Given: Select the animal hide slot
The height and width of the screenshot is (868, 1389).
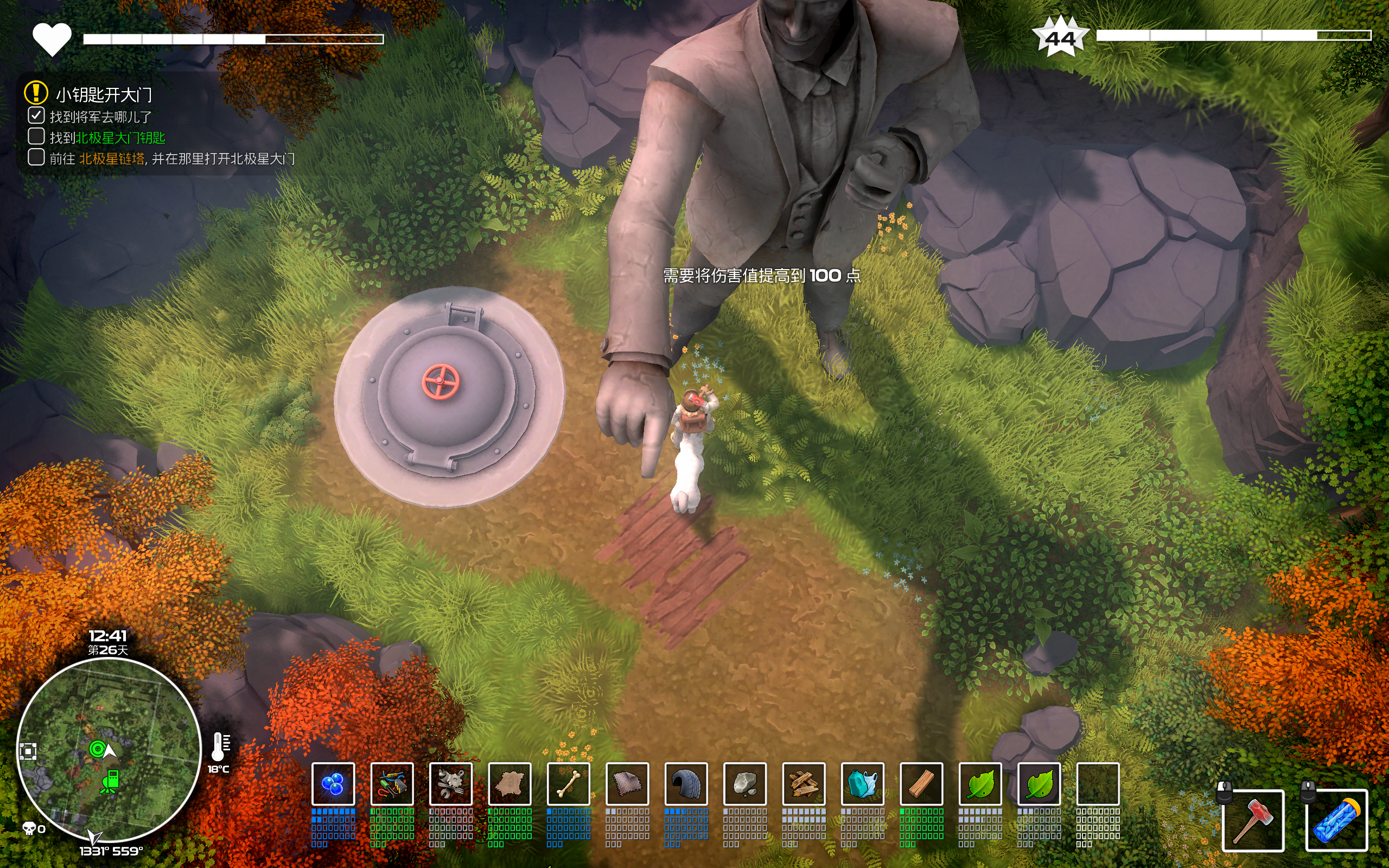Looking at the screenshot, I should [509, 783].
